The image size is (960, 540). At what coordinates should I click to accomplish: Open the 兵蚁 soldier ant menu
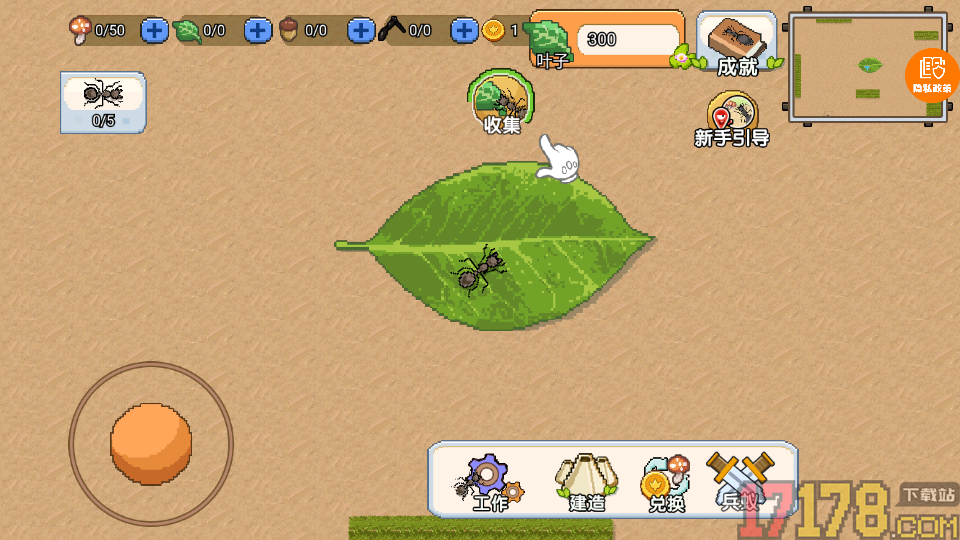[x=740, y=482]
